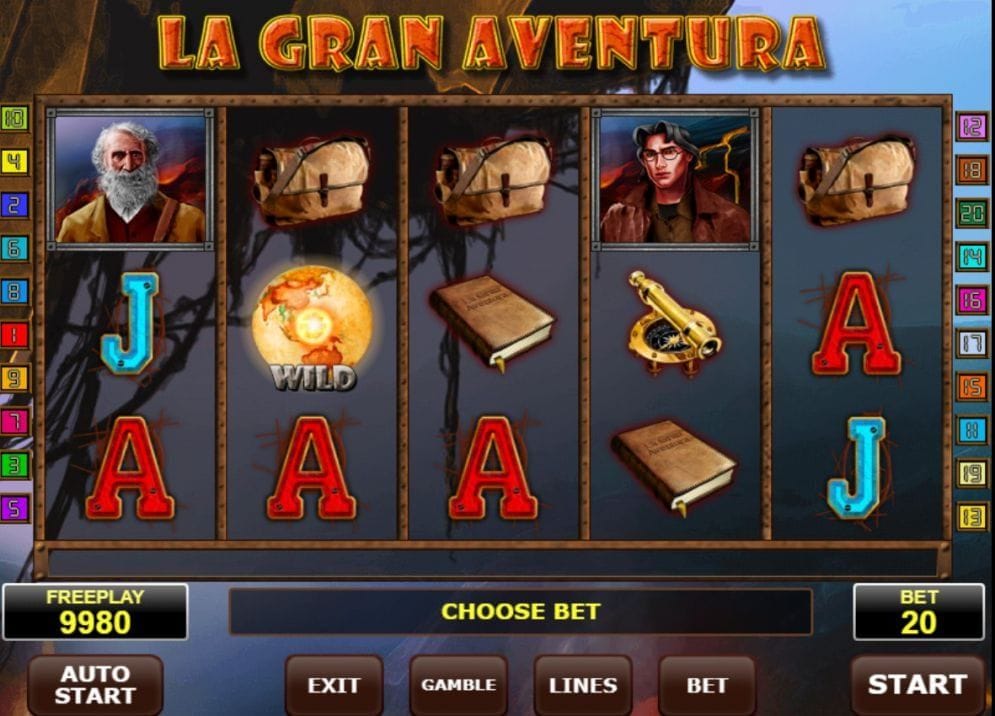Exit the slot game
This screenshot has width=995, height=716.
pos(333,685)
